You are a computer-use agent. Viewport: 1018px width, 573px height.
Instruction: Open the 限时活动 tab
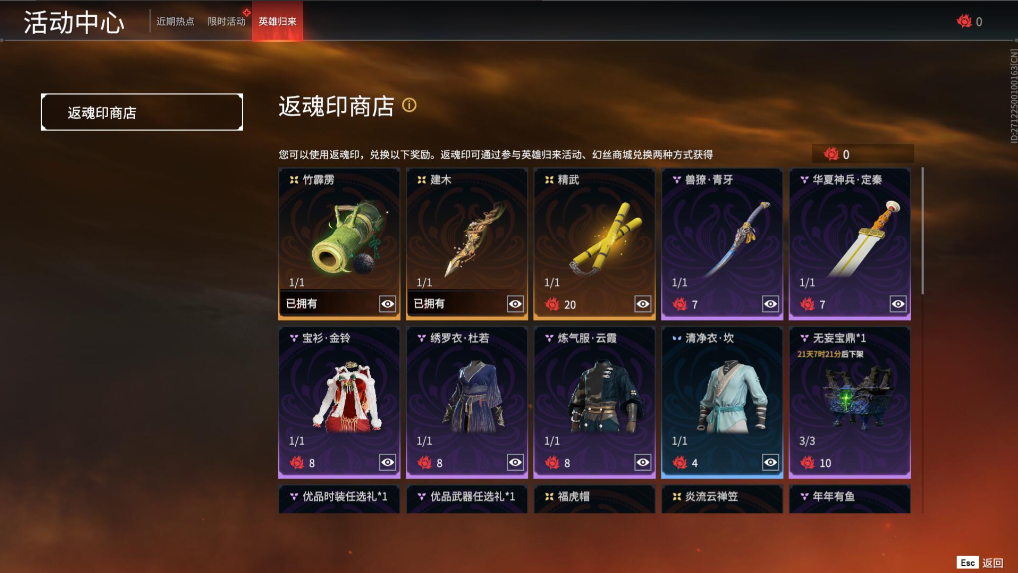coord(226,21)
